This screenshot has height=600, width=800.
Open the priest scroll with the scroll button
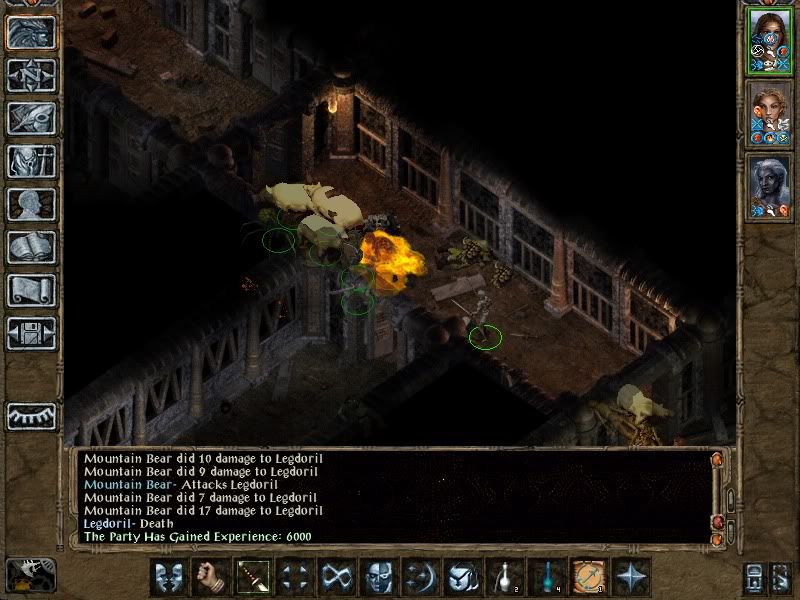tap(32, 290)
